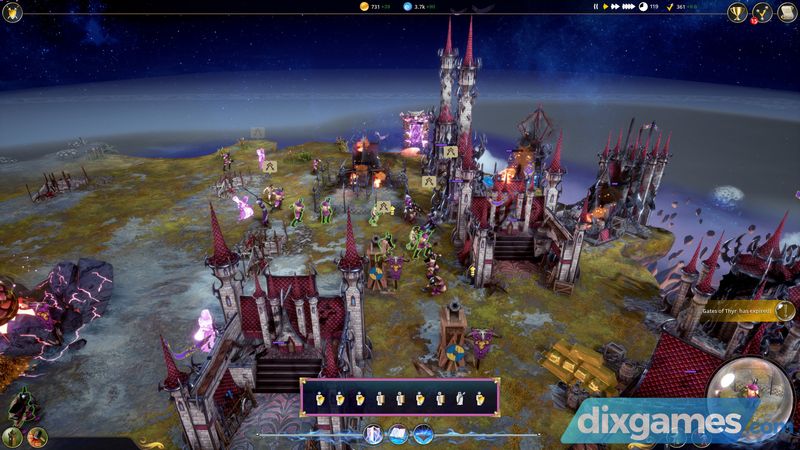Set game speed to fastest triple arrows

coord(630,7)
